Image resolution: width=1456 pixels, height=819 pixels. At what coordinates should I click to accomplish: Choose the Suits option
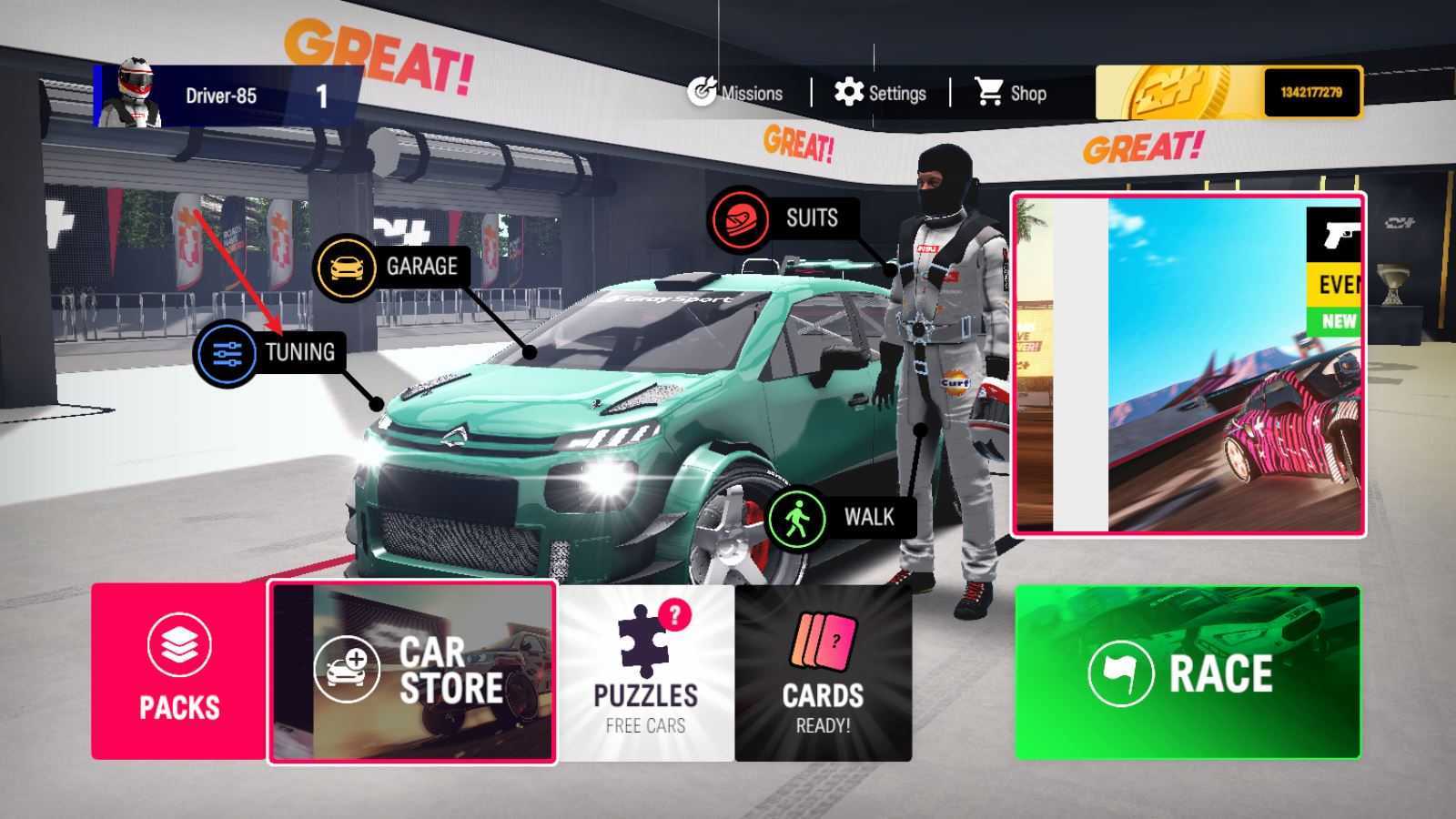point(784,218)
